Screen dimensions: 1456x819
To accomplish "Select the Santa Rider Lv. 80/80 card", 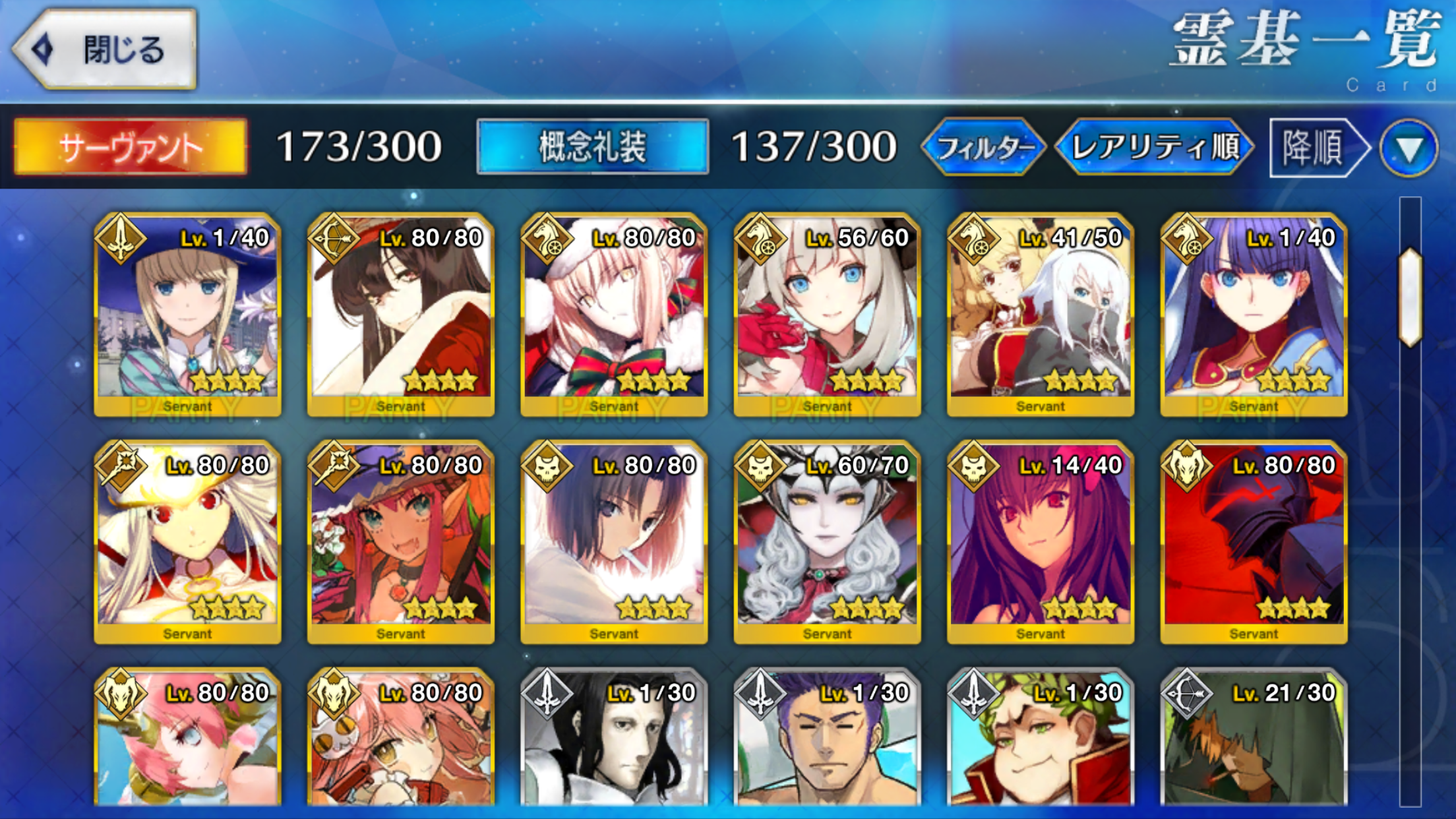I will (614, 314).
